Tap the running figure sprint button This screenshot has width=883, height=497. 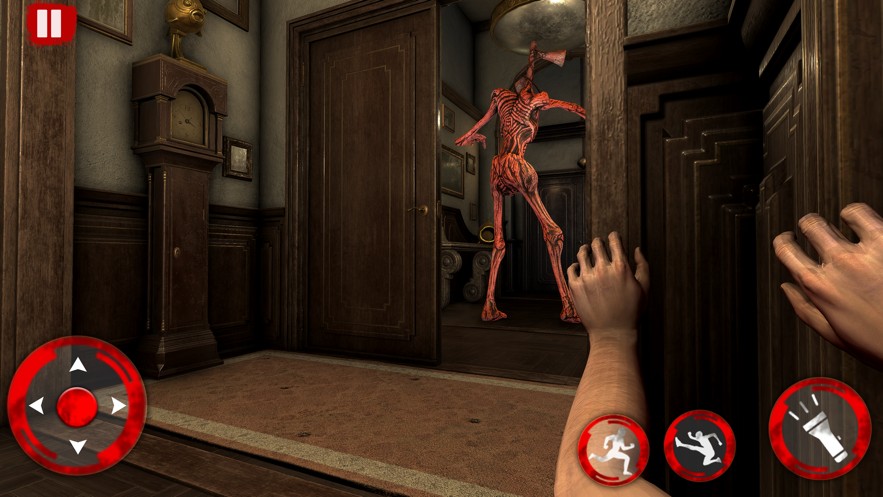(x=613, y=449)
